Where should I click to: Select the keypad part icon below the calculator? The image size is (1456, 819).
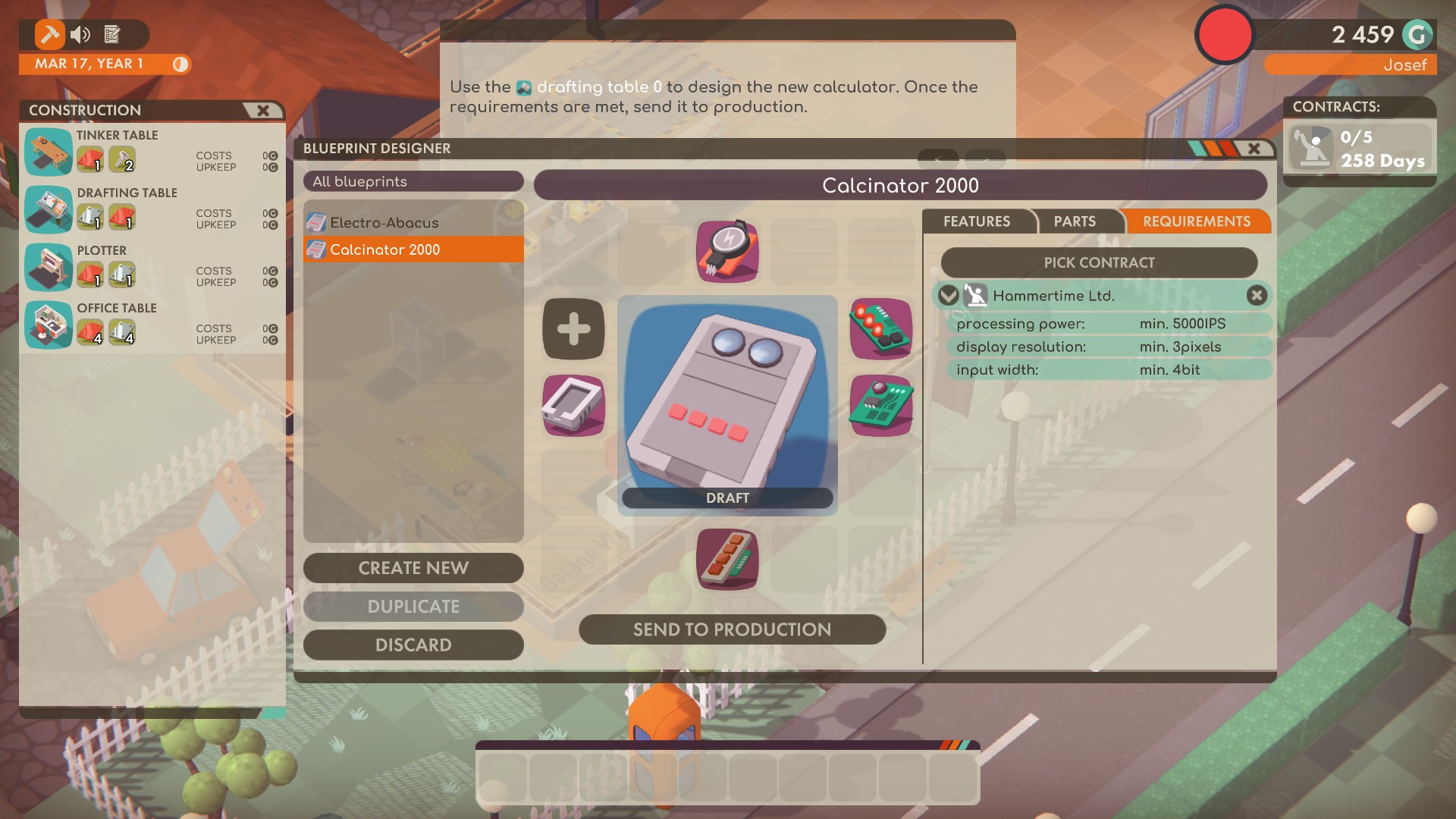coord(726,560)
